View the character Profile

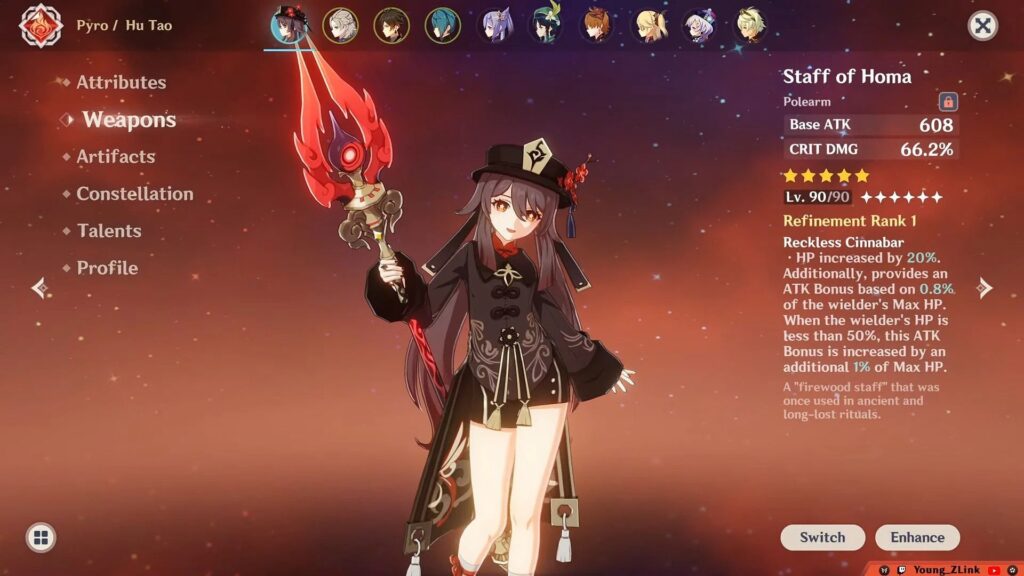(x=107, y=268)
